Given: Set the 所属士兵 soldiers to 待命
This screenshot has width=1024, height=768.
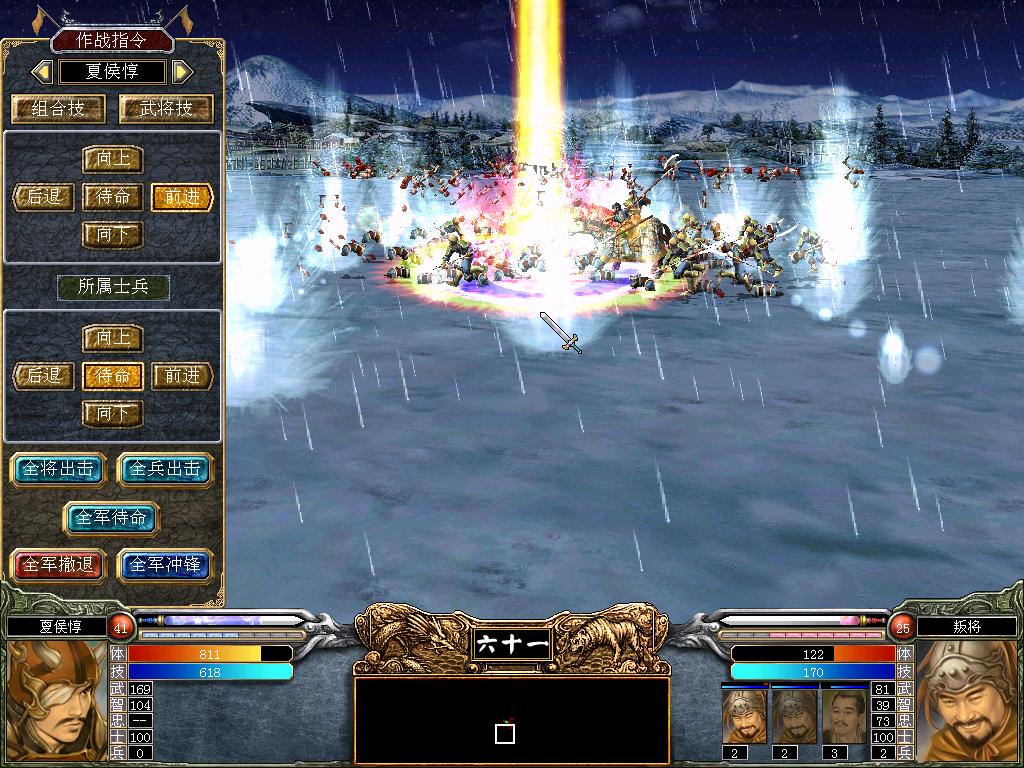Looking at the screenshot, I should (113, 376).
